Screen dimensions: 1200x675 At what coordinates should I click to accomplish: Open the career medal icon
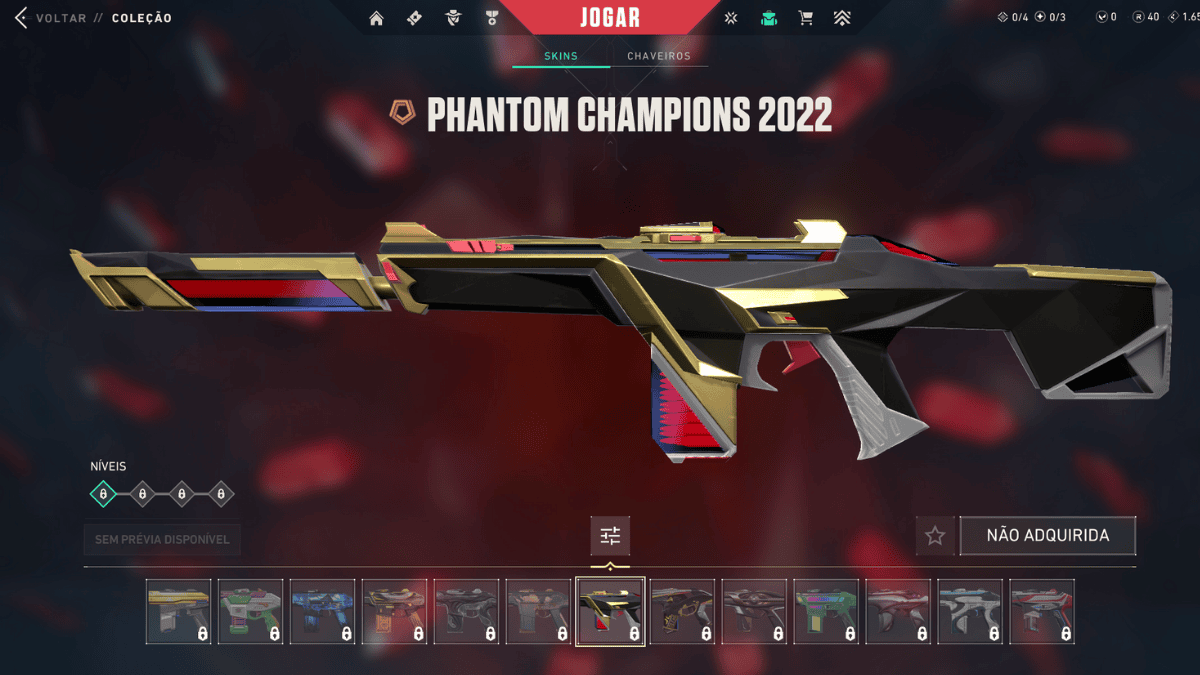492,18
